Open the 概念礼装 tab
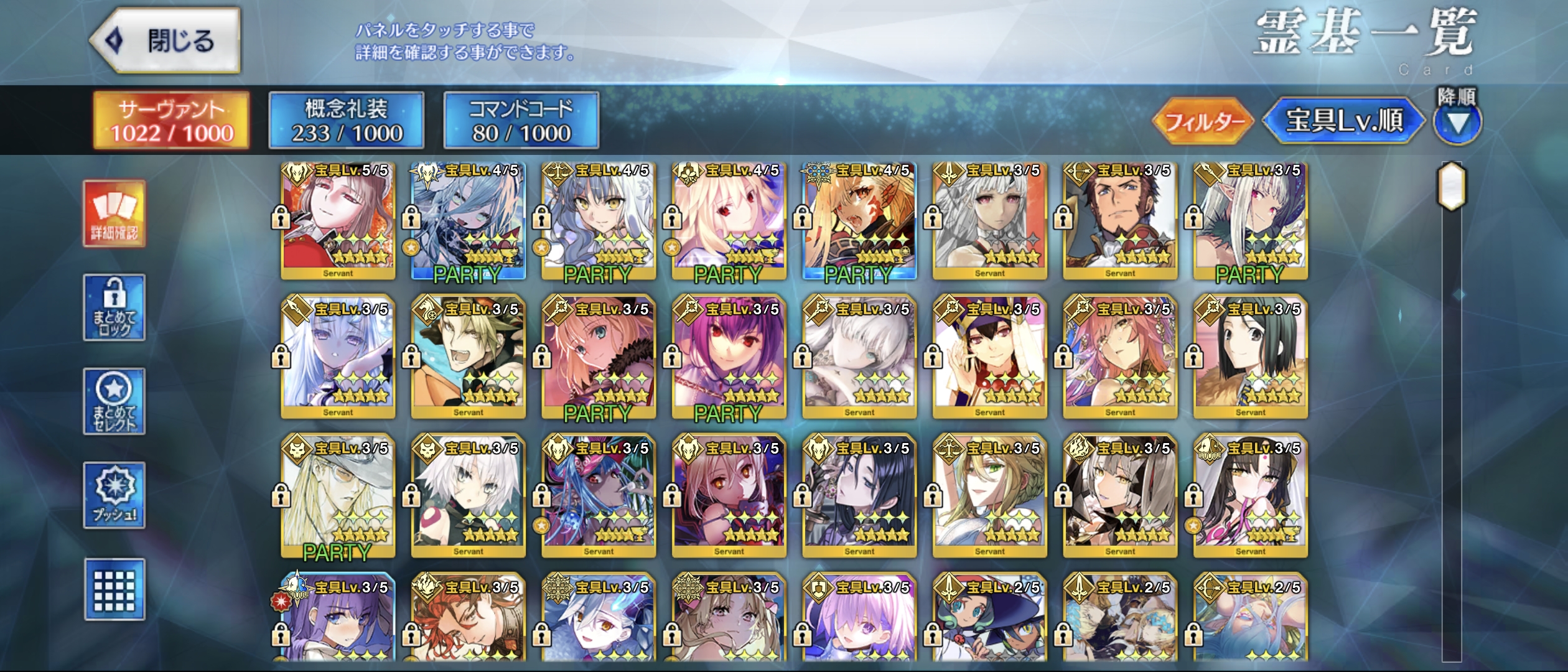Image resolution: width=1568 pixels, height=672 pixels. (x=347, y=121)
